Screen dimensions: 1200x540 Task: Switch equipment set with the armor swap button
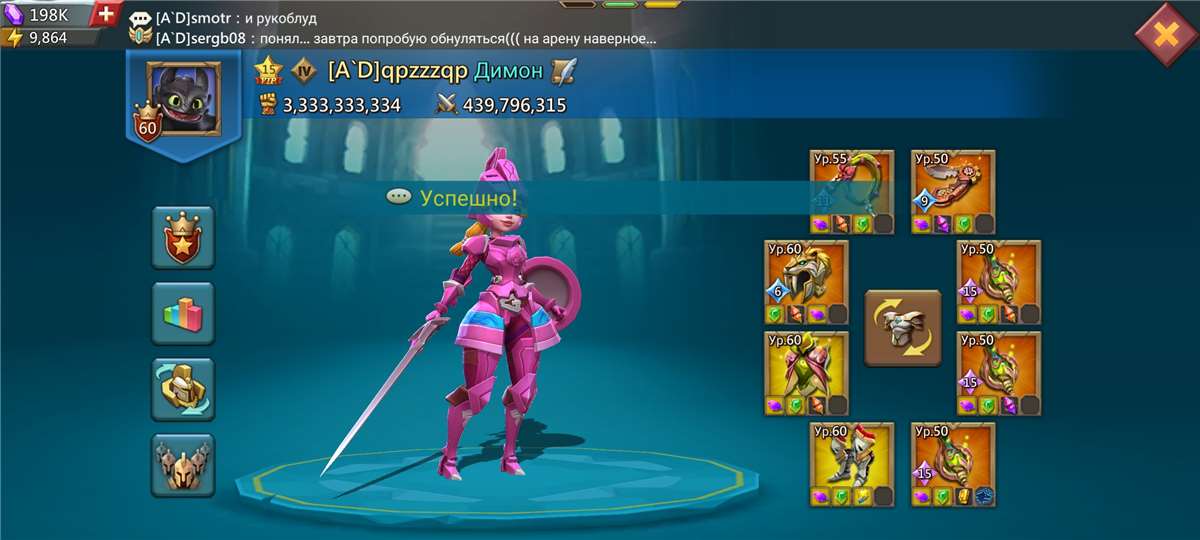902,327
